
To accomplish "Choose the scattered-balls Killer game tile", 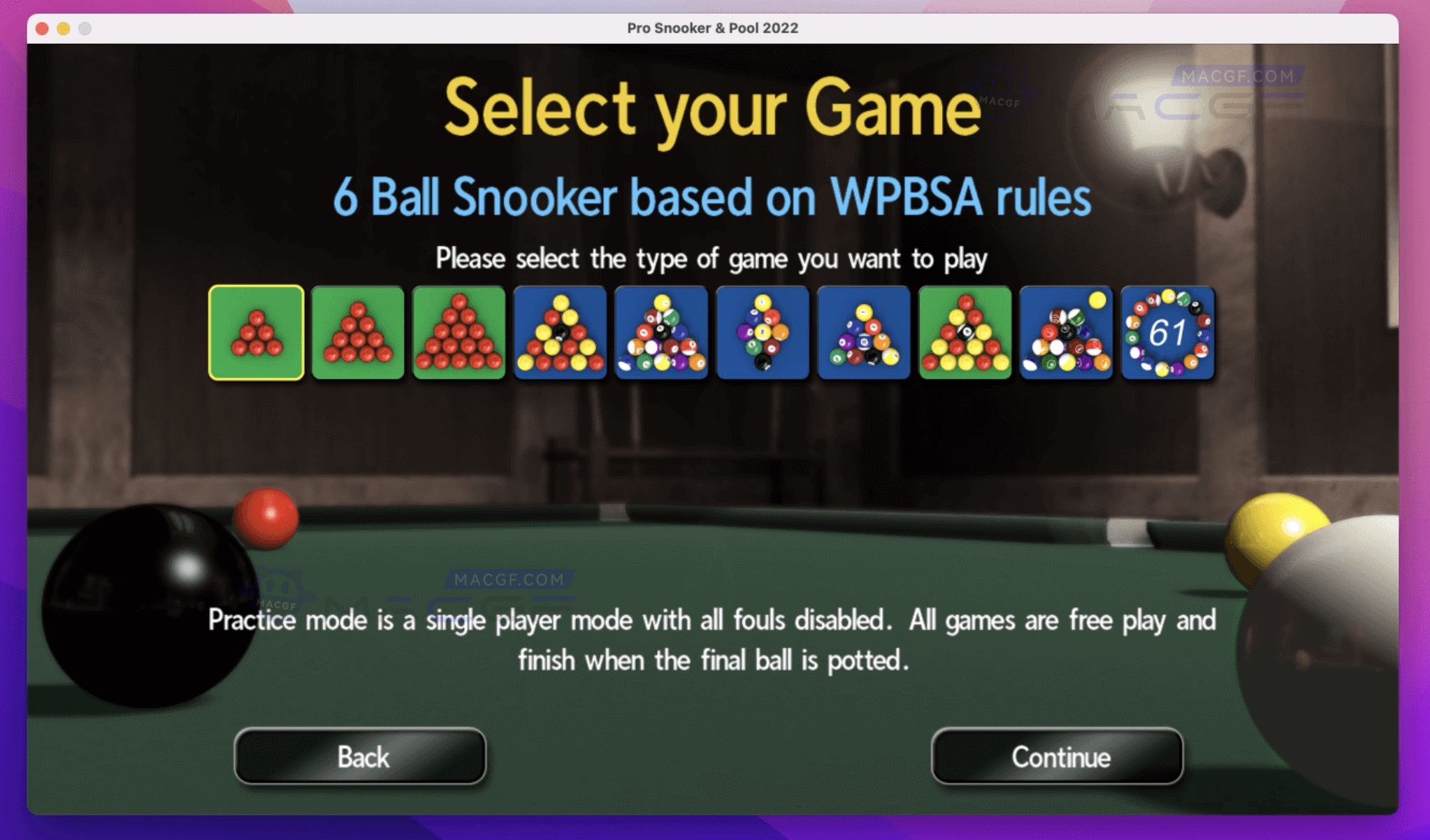I will (x=1065, y=333).
